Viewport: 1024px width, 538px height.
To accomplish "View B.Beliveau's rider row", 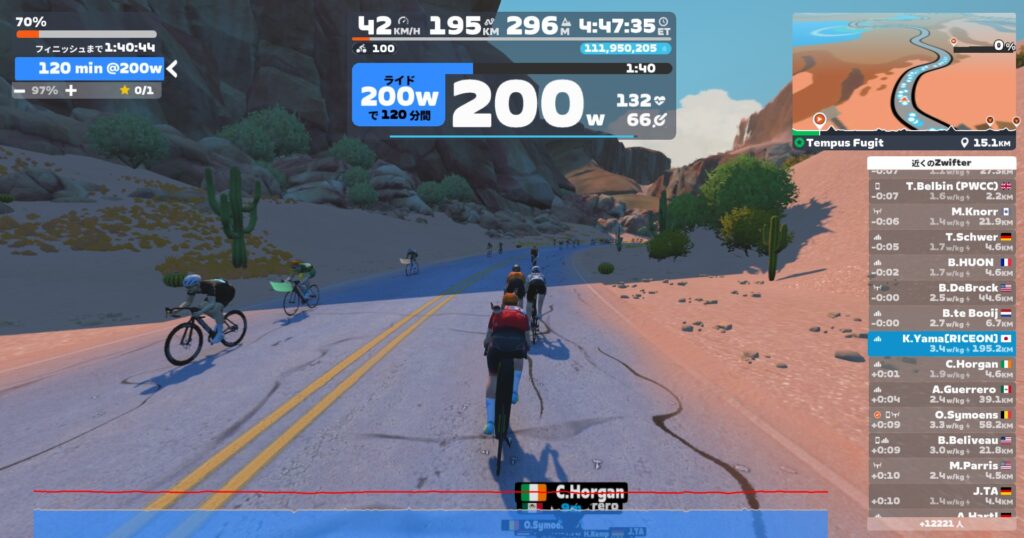I will tap(941, 445).
